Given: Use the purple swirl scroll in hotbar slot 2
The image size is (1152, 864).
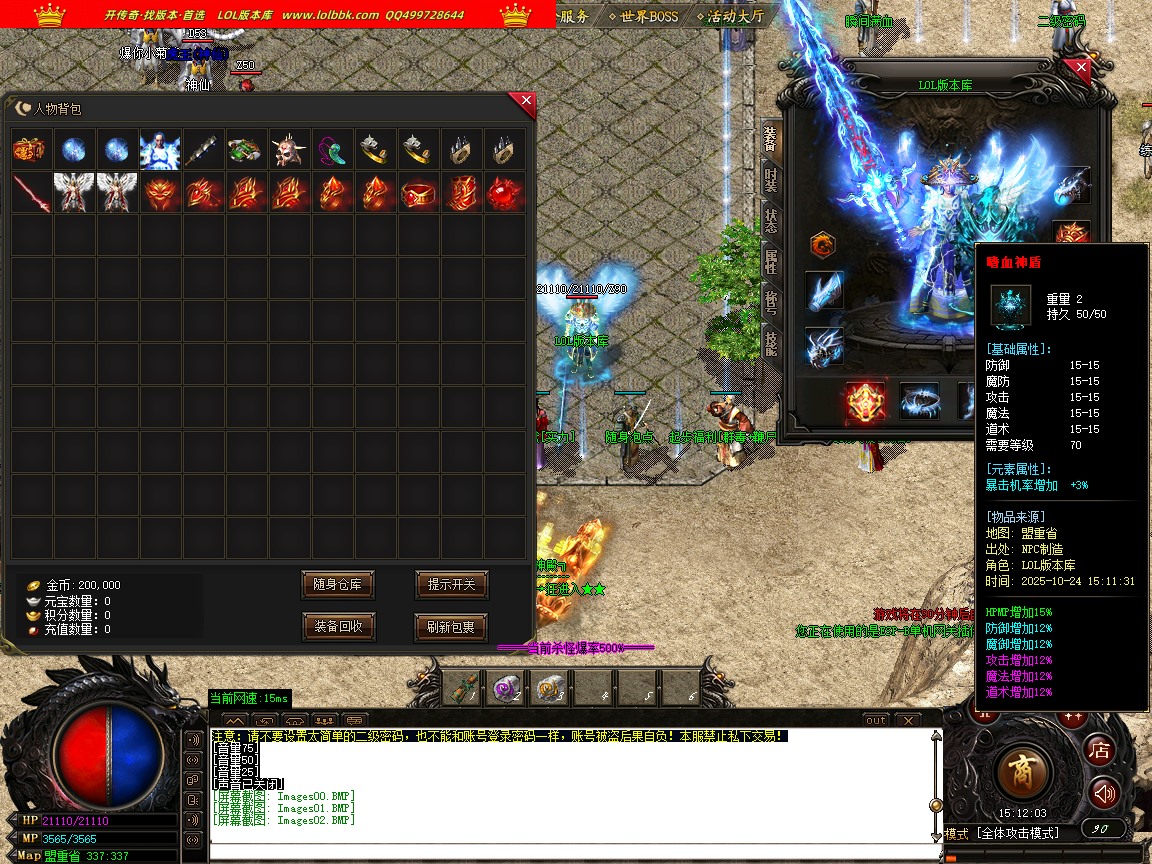Looking at the screenshot, I should (505, 687).
